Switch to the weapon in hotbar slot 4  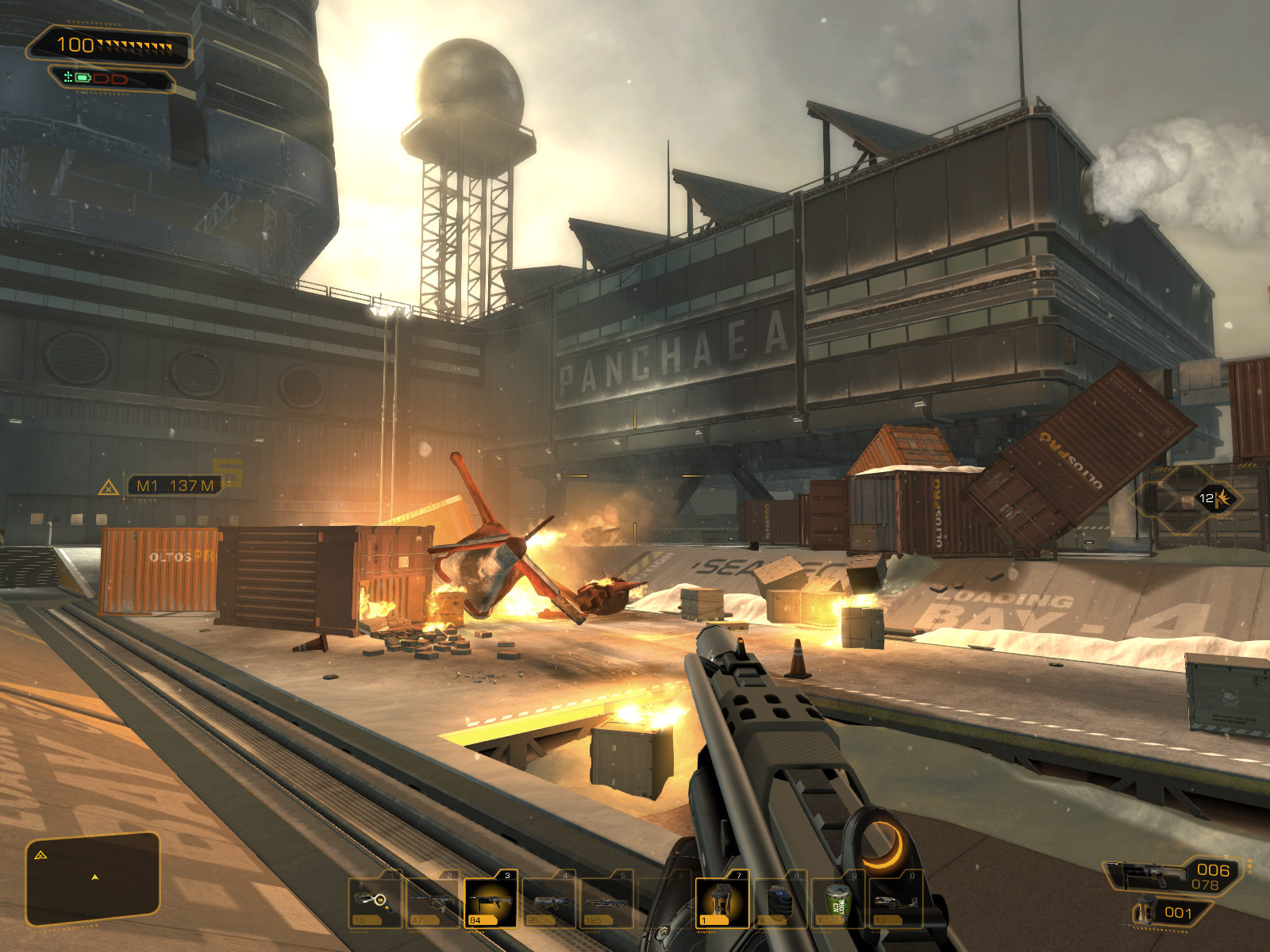point(548,900)
